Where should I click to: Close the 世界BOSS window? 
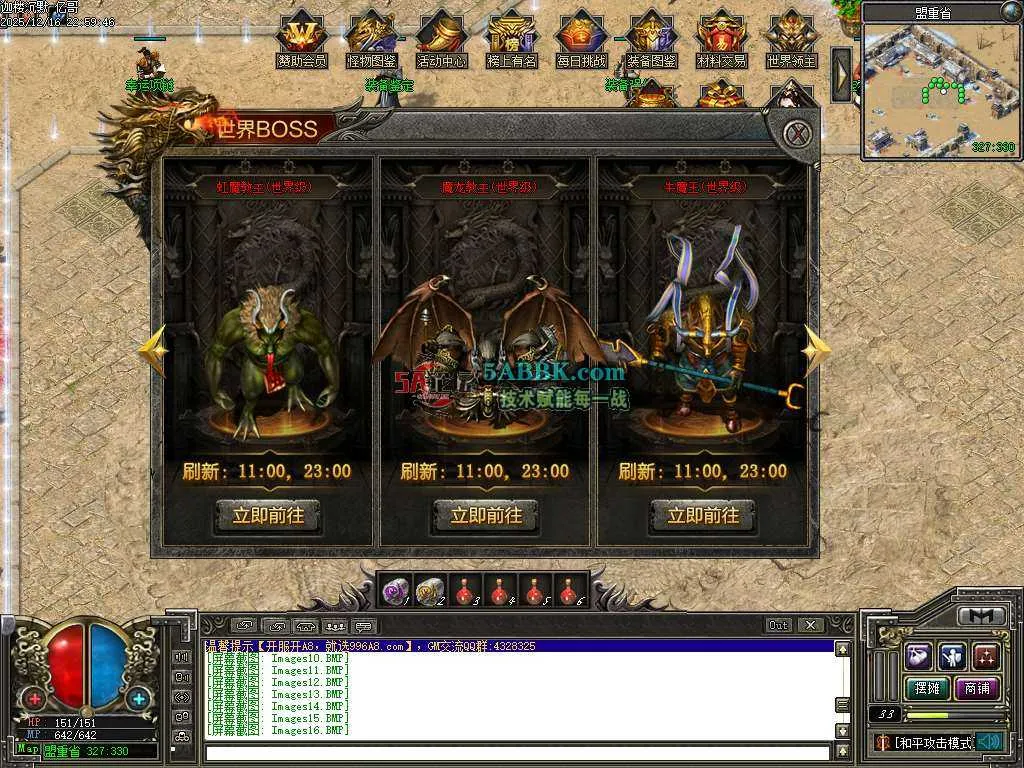[x=796, y=133]
